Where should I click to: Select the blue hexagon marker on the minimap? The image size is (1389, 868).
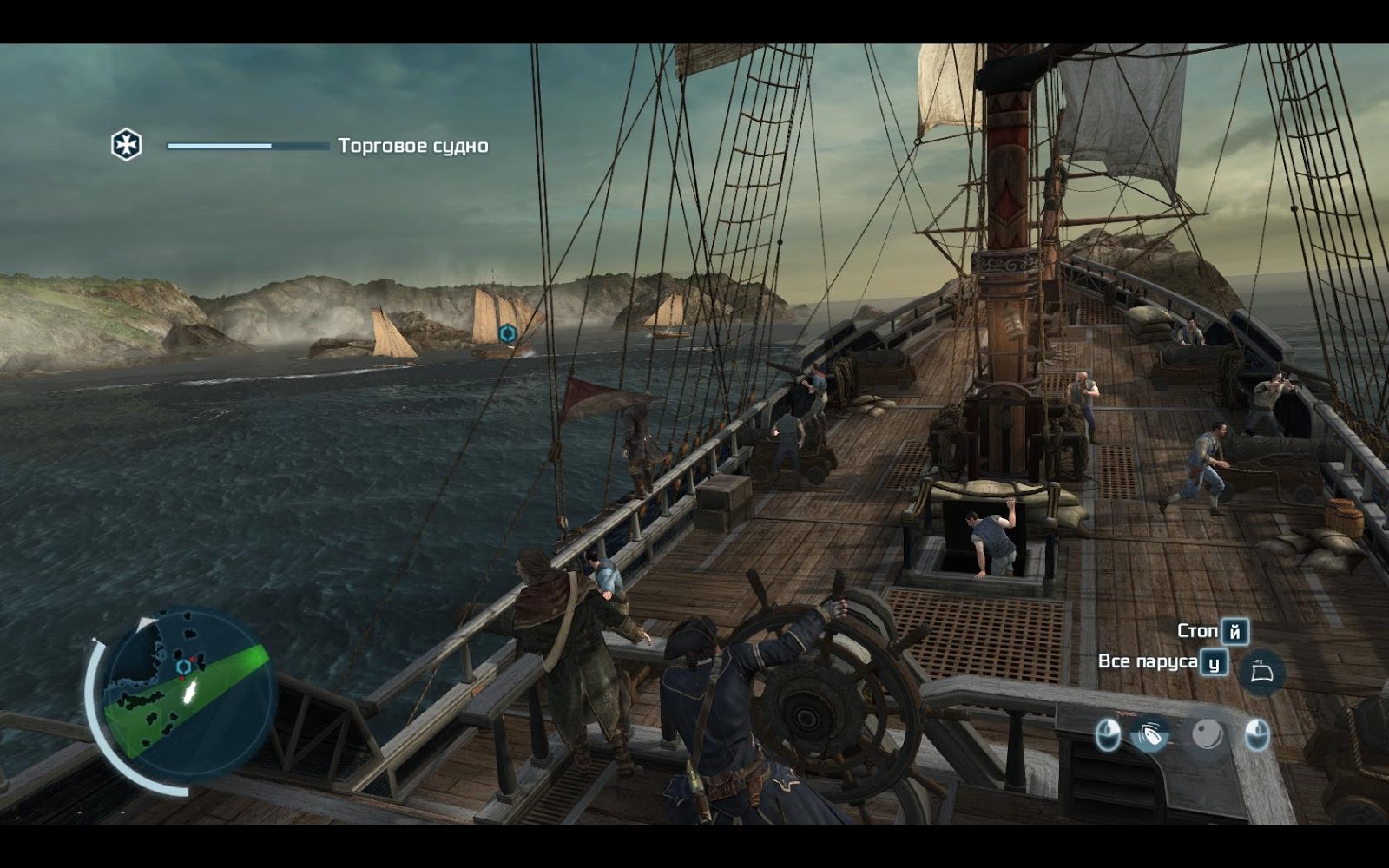[183, 667]
